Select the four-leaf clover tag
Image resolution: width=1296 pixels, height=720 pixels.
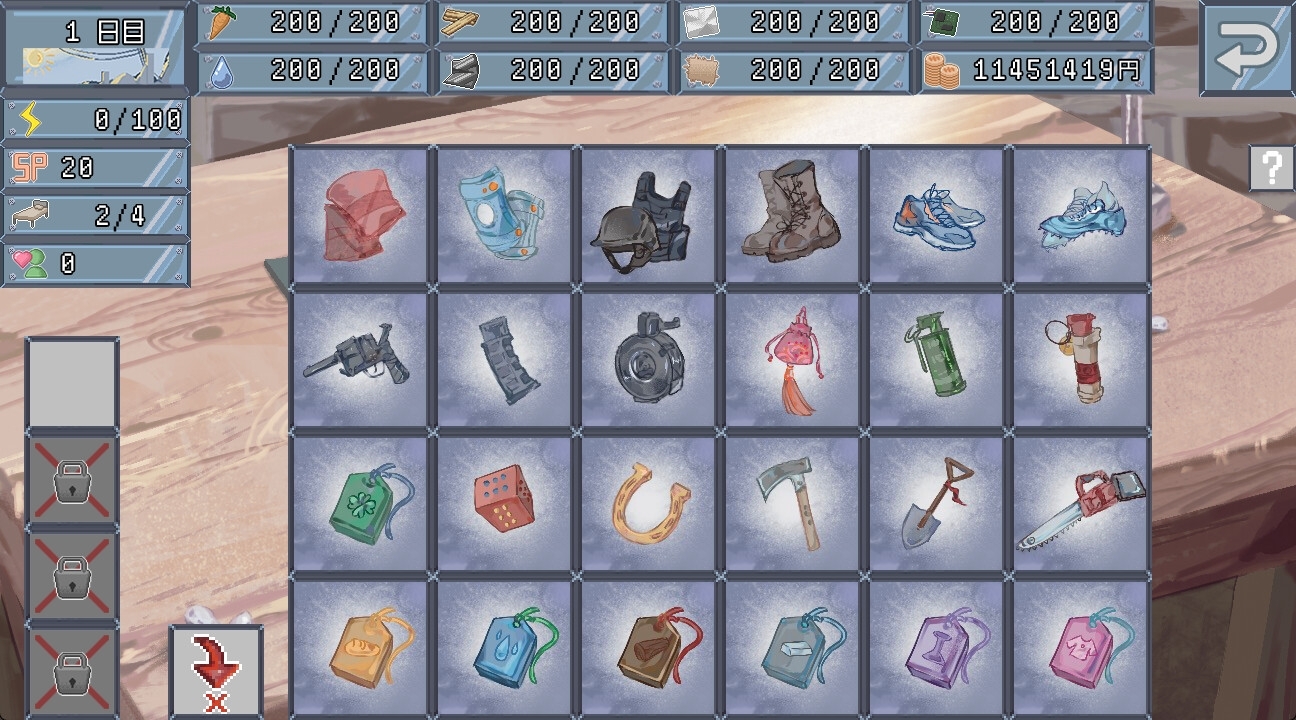361,504
